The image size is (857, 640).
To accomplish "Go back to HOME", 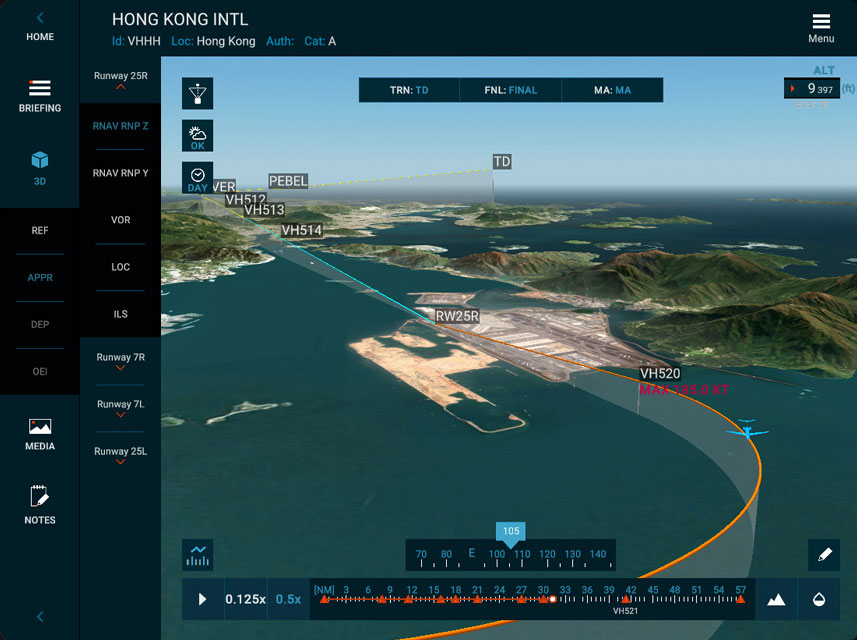I will (x=40, y=26).
